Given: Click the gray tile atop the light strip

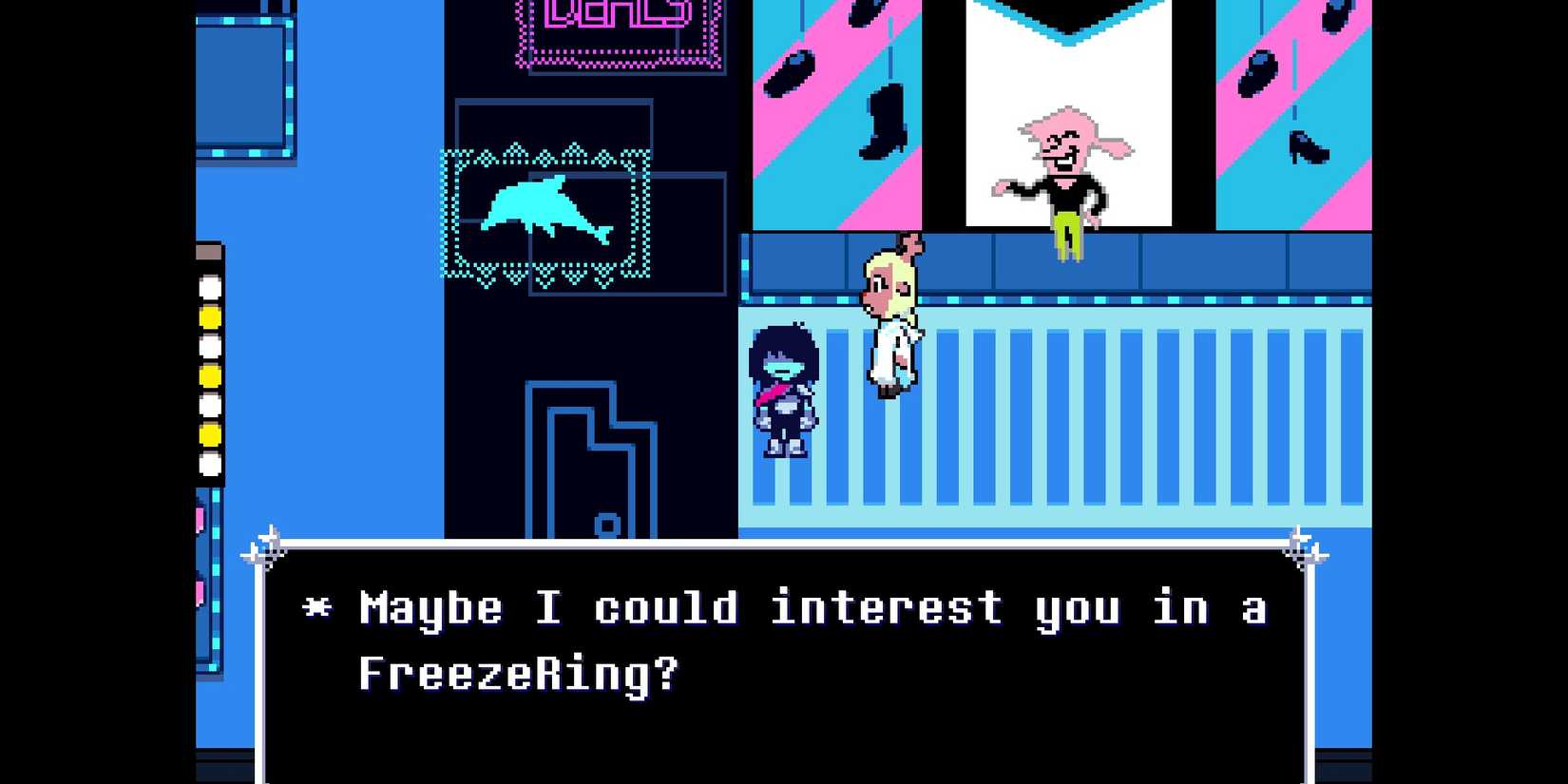Looking at the screenshot, I should point(210,251).
